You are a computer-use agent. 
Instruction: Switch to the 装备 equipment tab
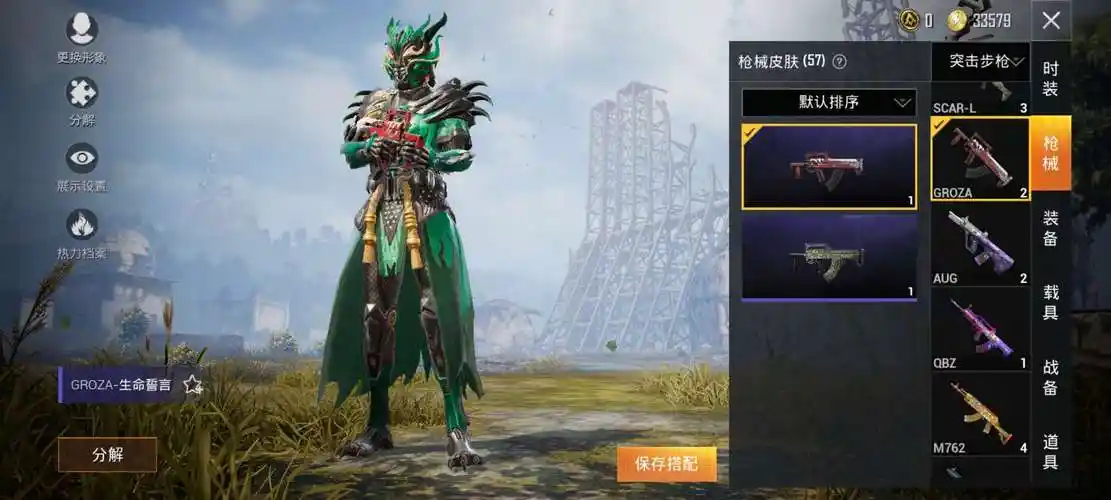click(x=1051, y=230)
